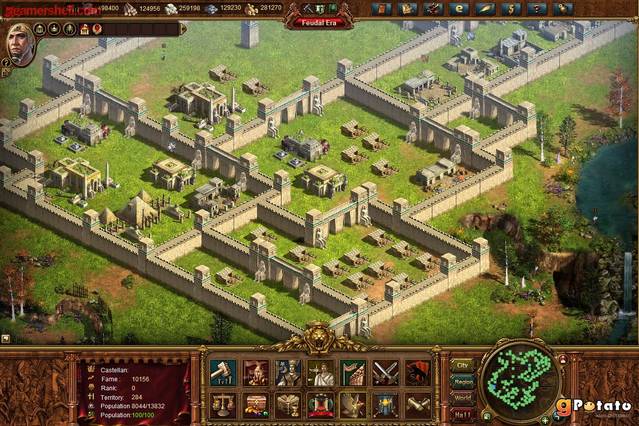The width and height of the screenshot is (639, 426).
Task: Click the blue 'e' top menu button
Action: click(460, 9)
